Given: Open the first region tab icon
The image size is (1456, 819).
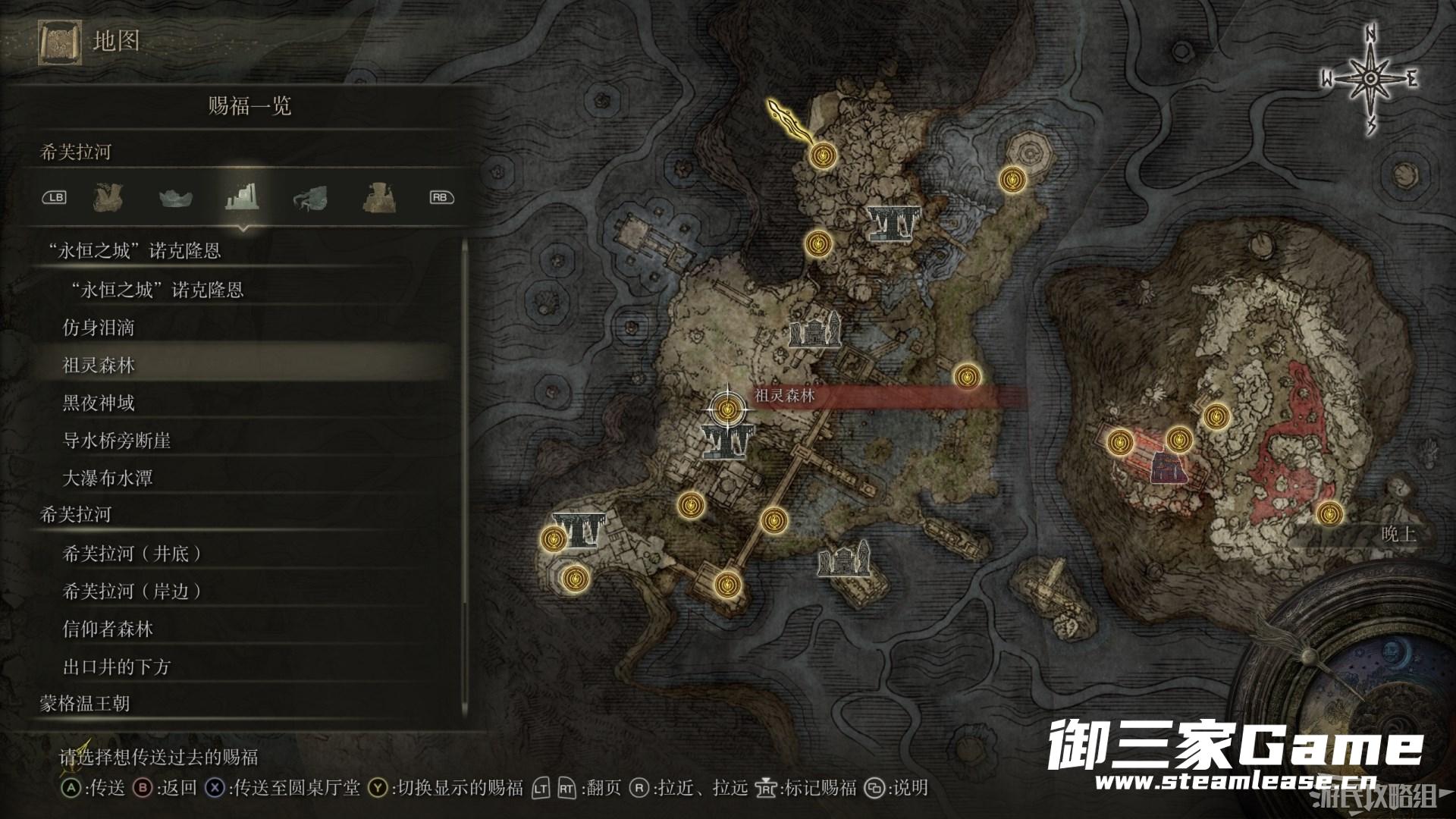Looking at the screenshot, I should click(x=108, y=197).
